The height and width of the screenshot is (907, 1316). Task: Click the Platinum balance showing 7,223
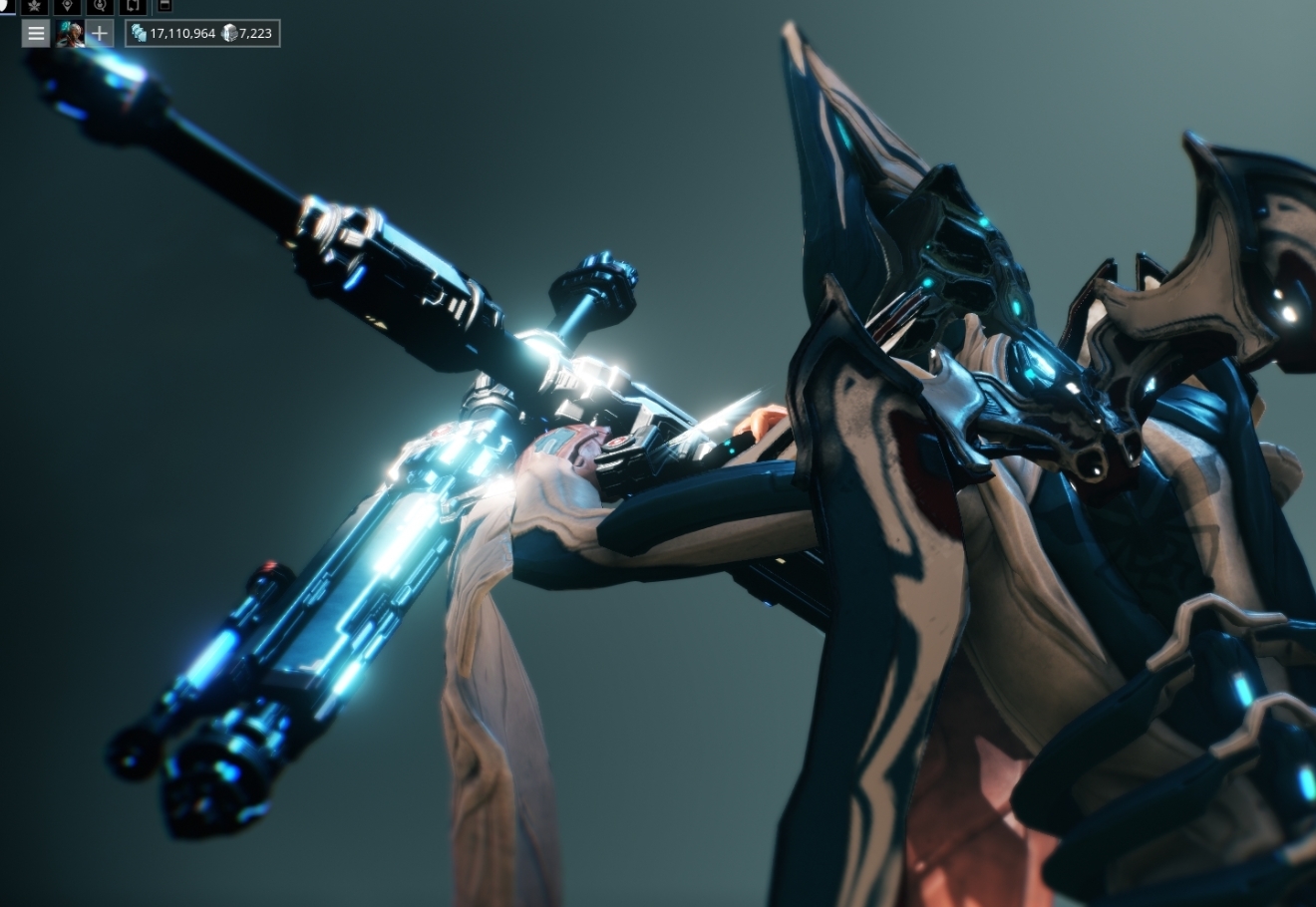click(x=255, y=33)
